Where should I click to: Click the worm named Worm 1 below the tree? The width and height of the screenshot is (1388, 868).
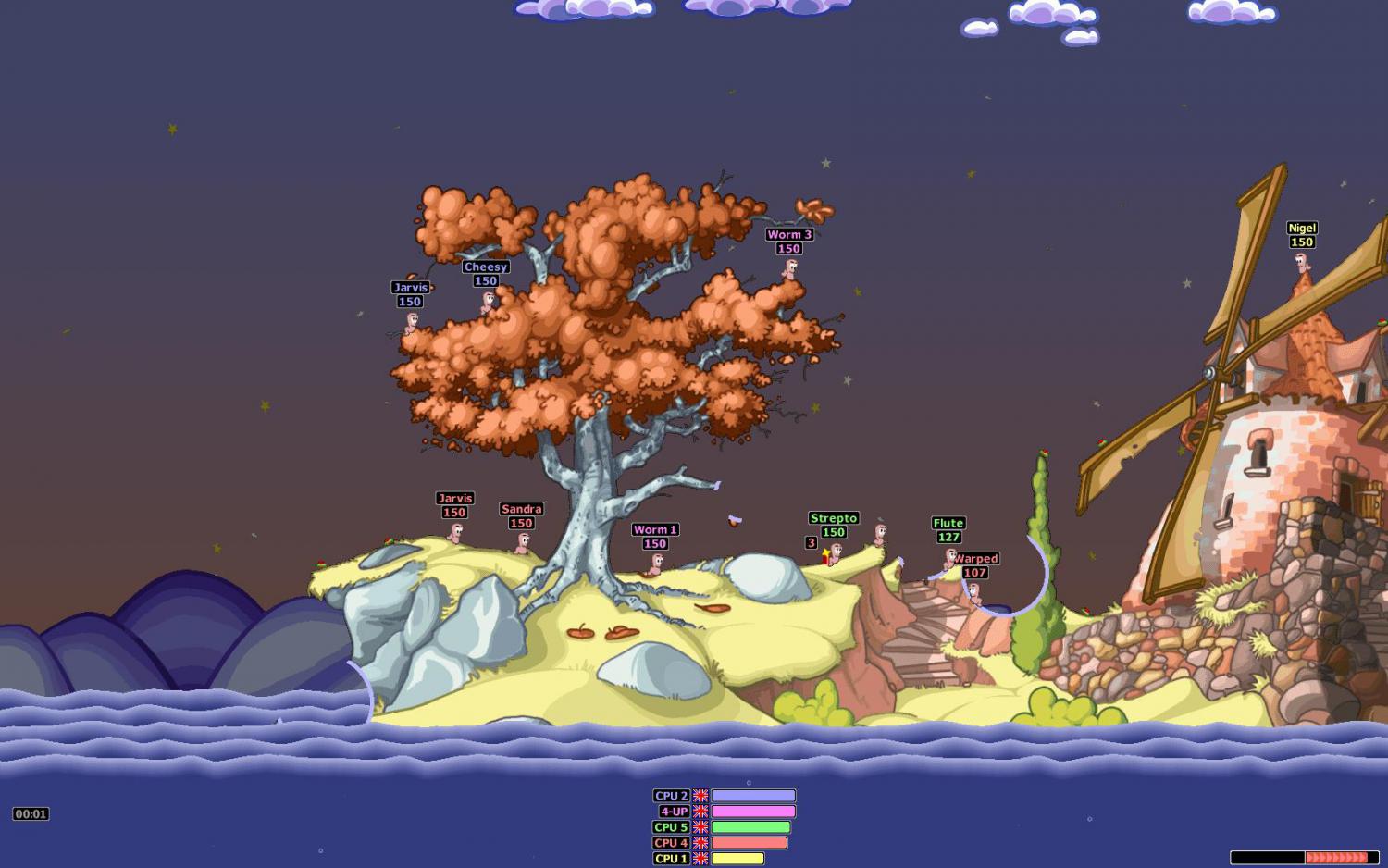click(x=657, y=564)
